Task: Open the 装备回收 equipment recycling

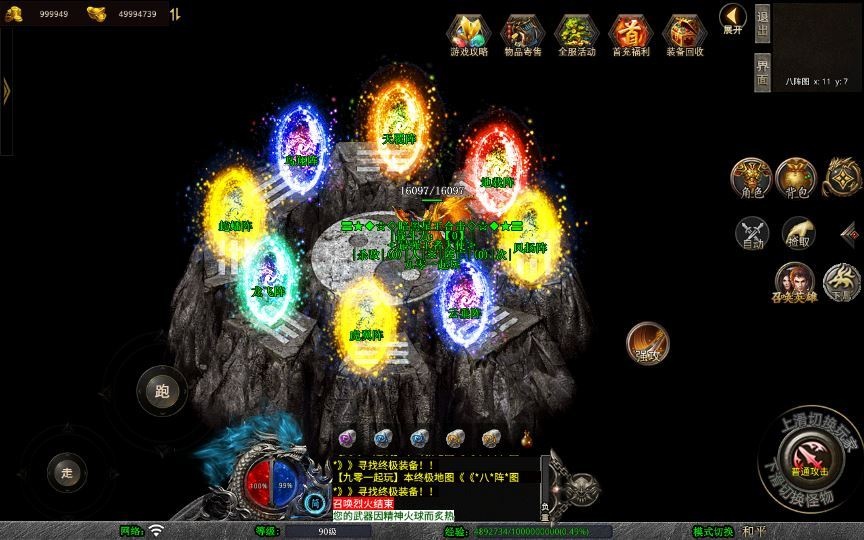Action: tap(684, 35)
